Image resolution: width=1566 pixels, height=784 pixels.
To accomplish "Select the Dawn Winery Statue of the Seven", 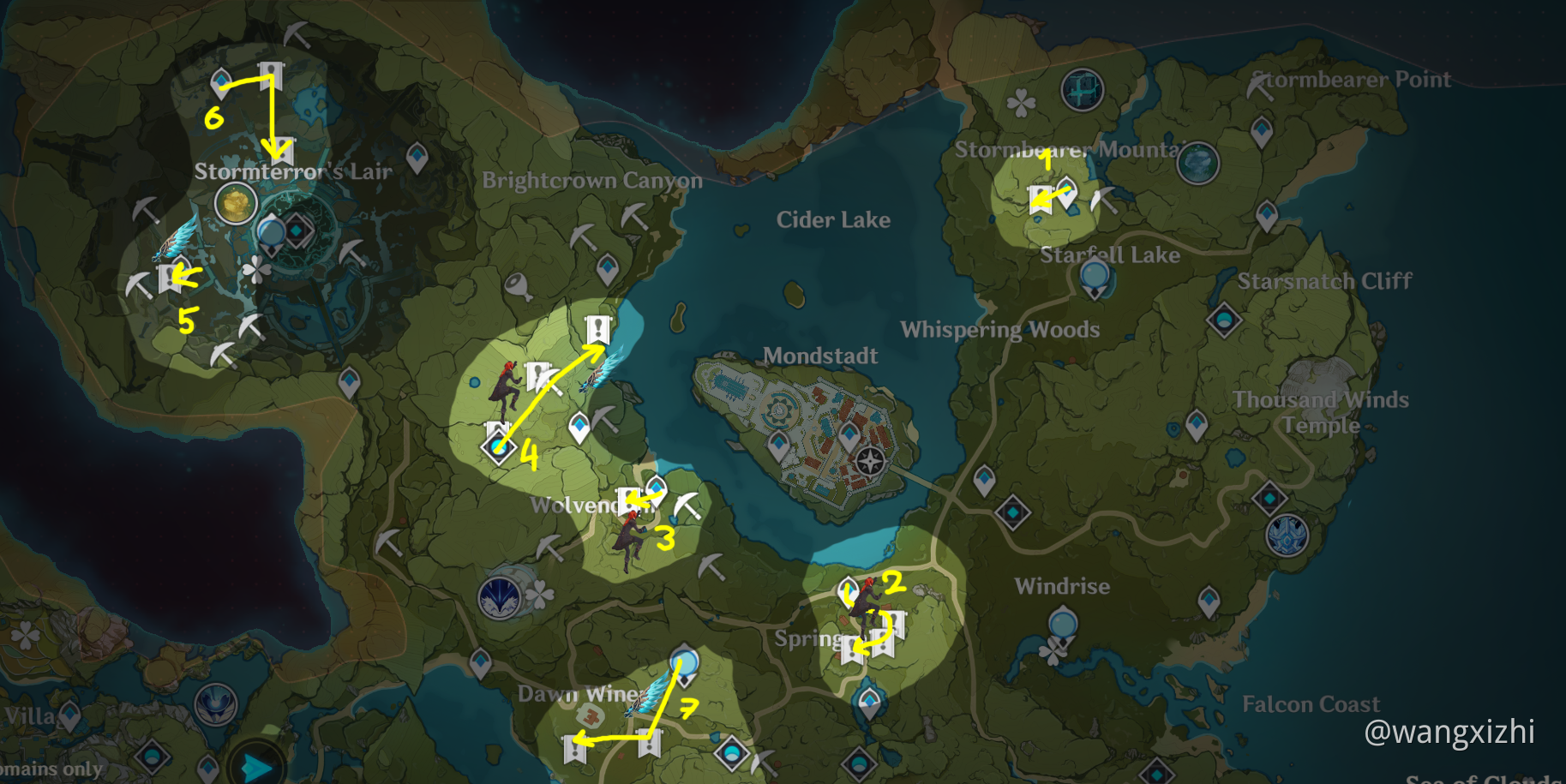I will [x=684, y=664].
